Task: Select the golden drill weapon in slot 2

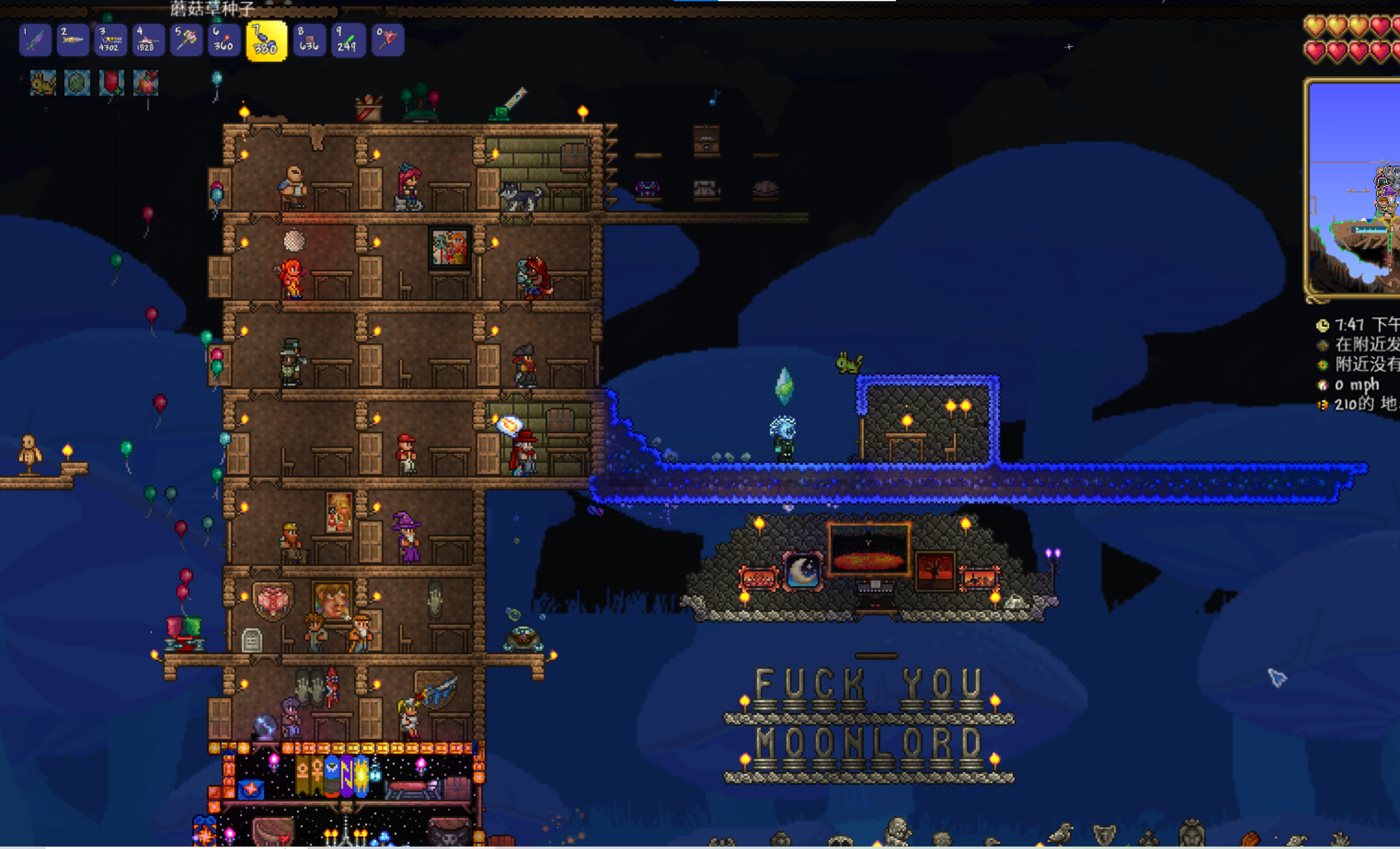Action: tap(73, 40)
